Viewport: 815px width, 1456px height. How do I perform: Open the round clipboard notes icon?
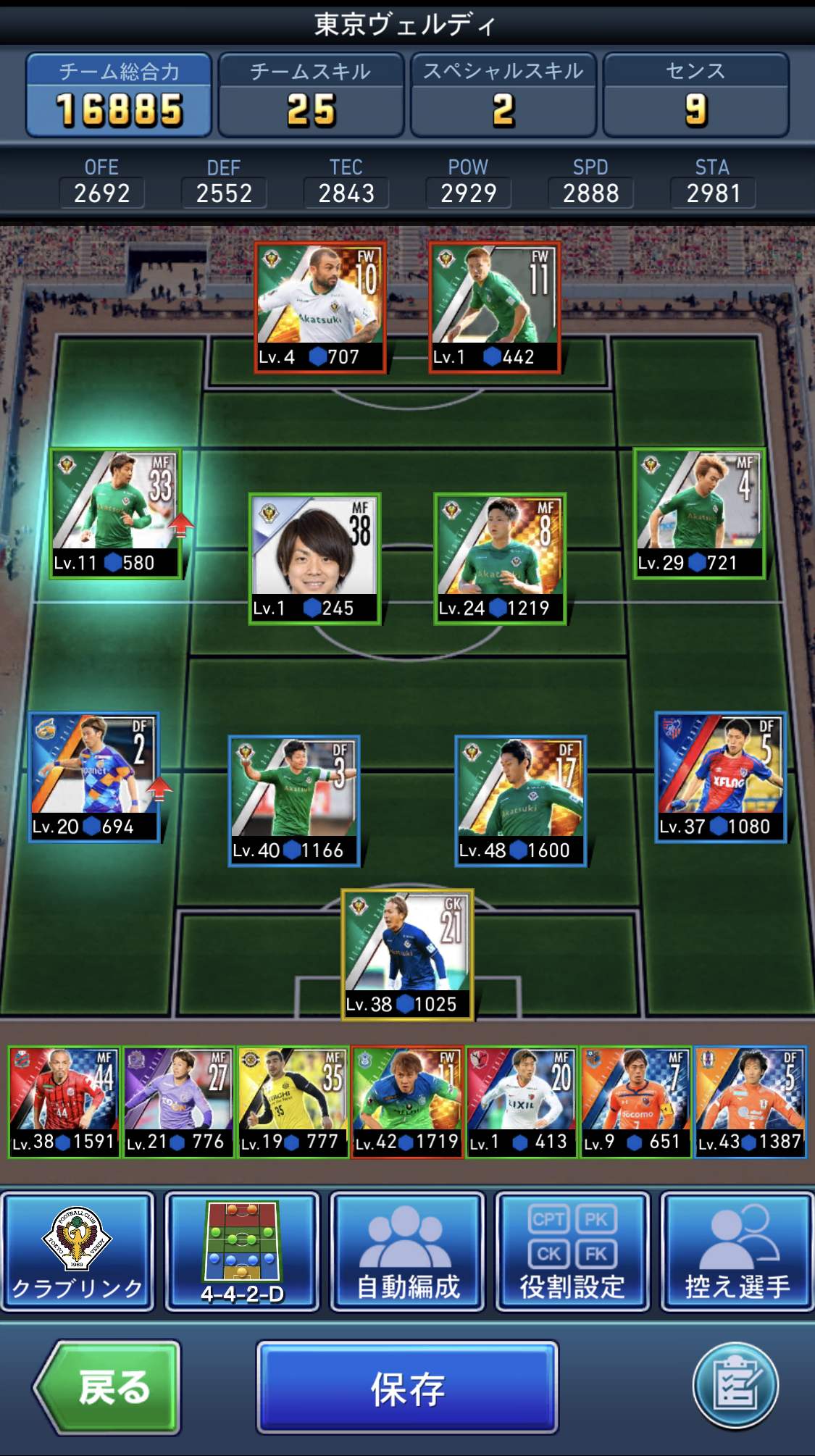(735, 1386)
